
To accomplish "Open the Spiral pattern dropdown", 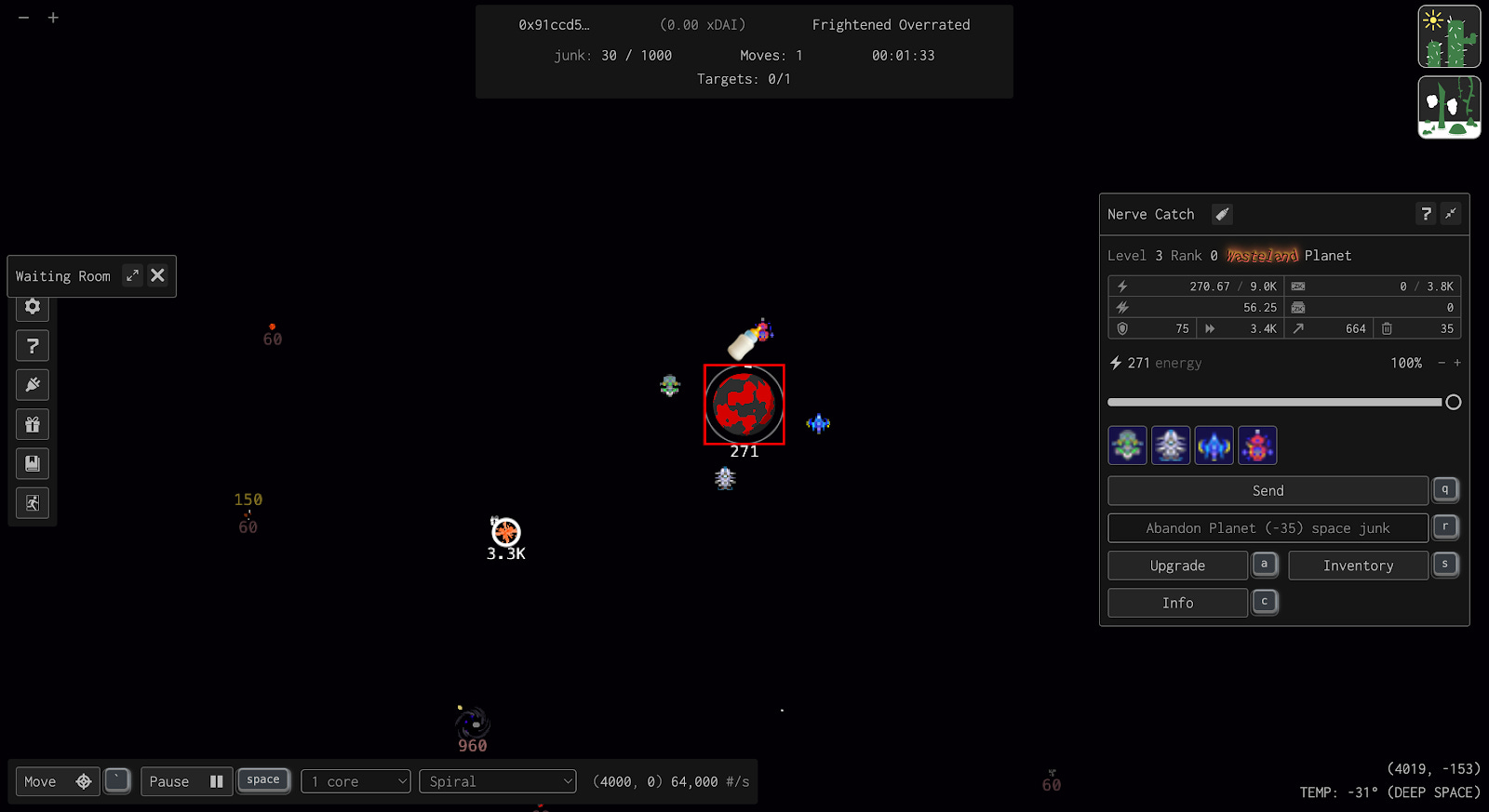I will tap(498, 781).
